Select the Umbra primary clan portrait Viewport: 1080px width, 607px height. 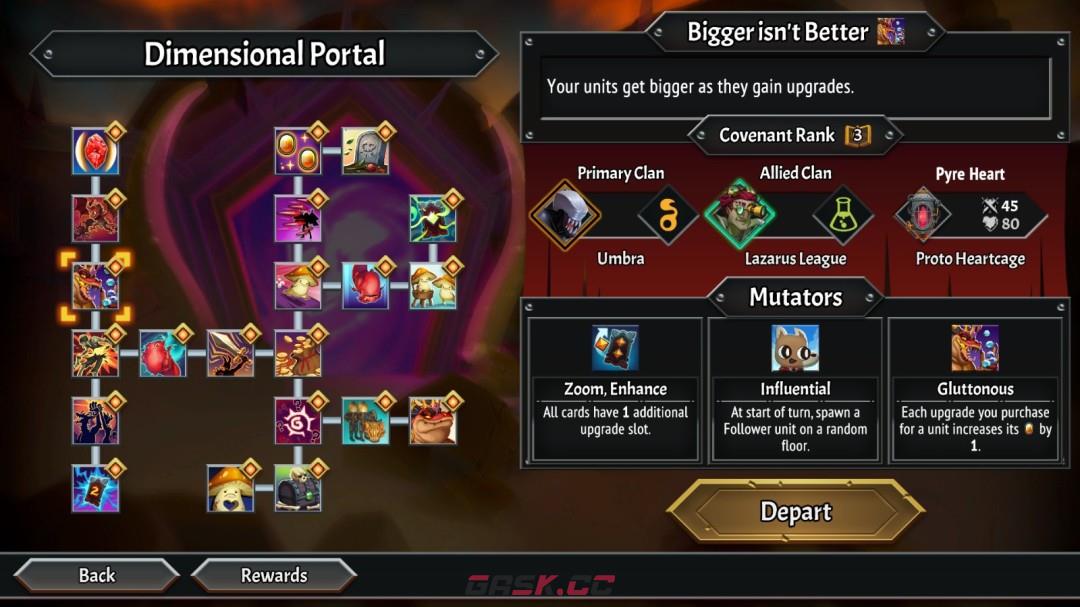(565, 214)
